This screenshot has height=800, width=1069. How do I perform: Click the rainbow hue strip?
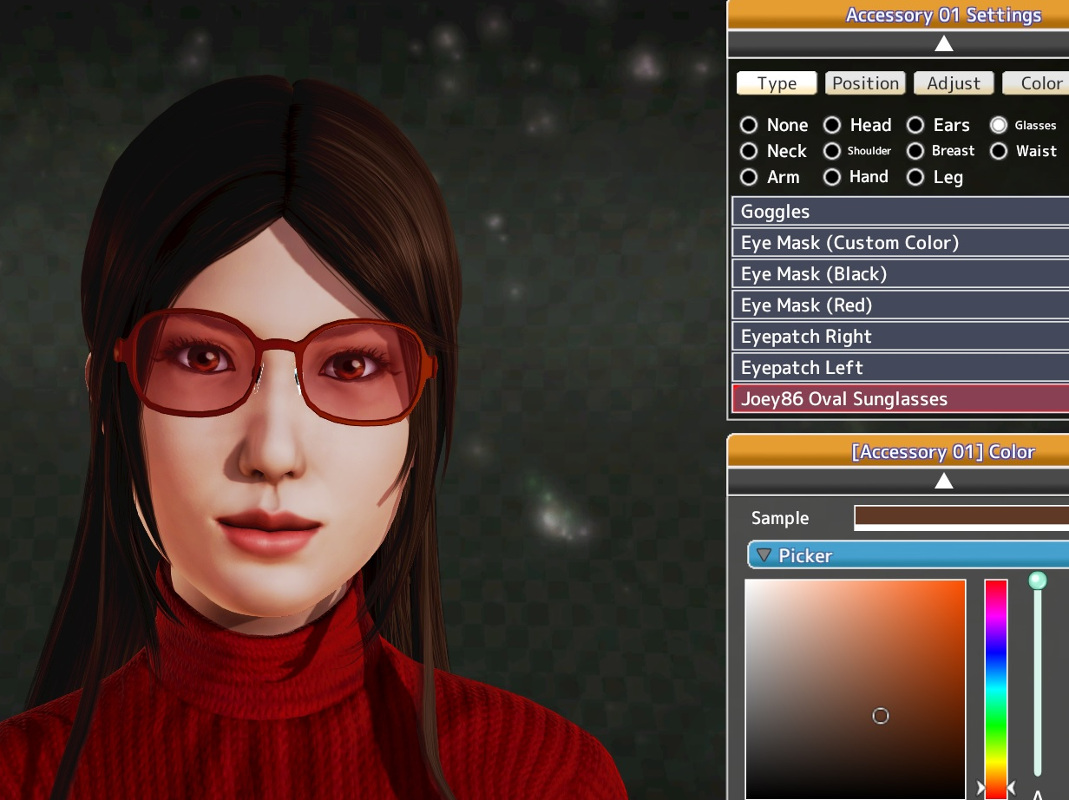coord(996,680)
